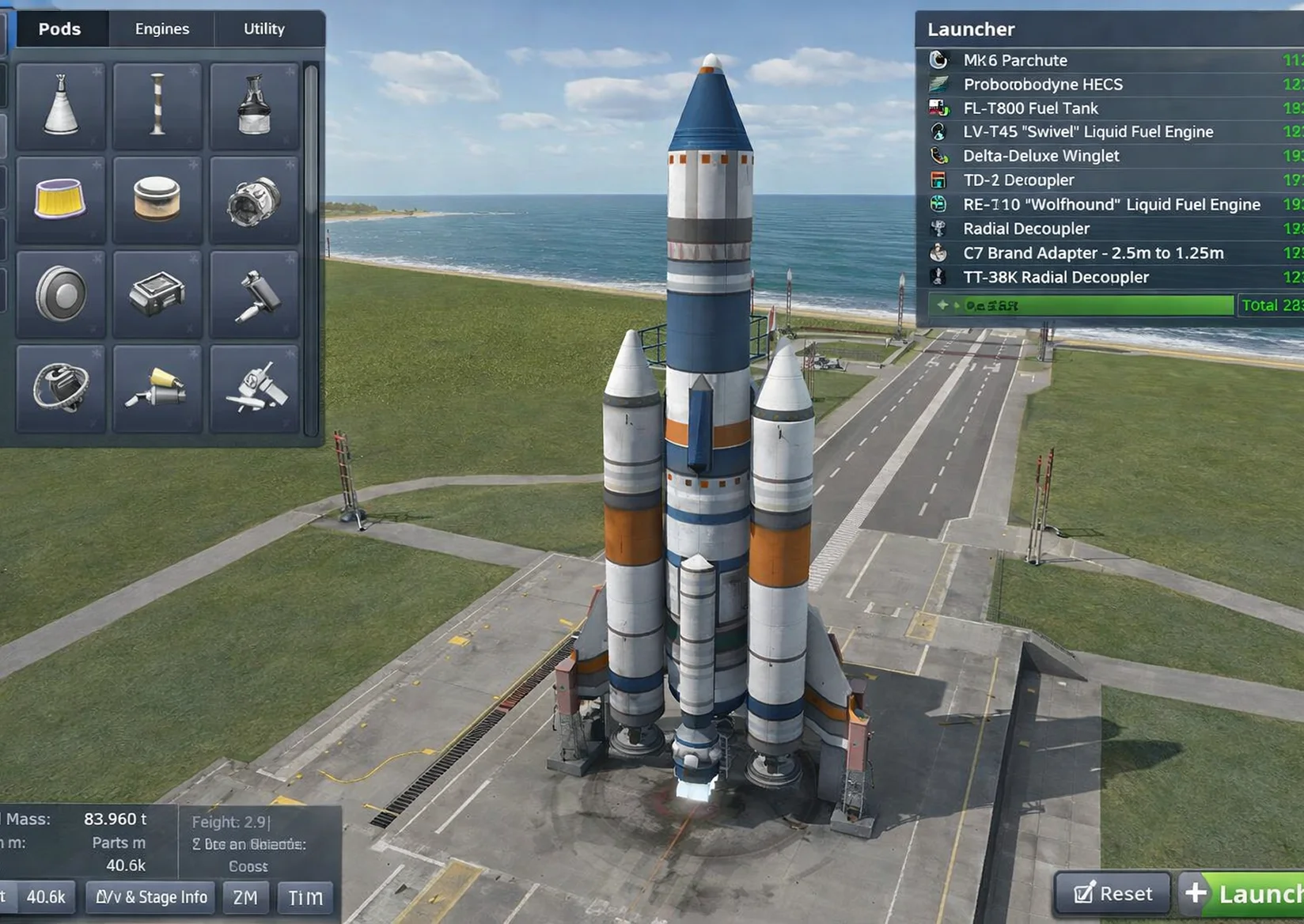Select the TT-38K Radial Decoupler list entry

pyautogui.click(x=1056, y=277)
